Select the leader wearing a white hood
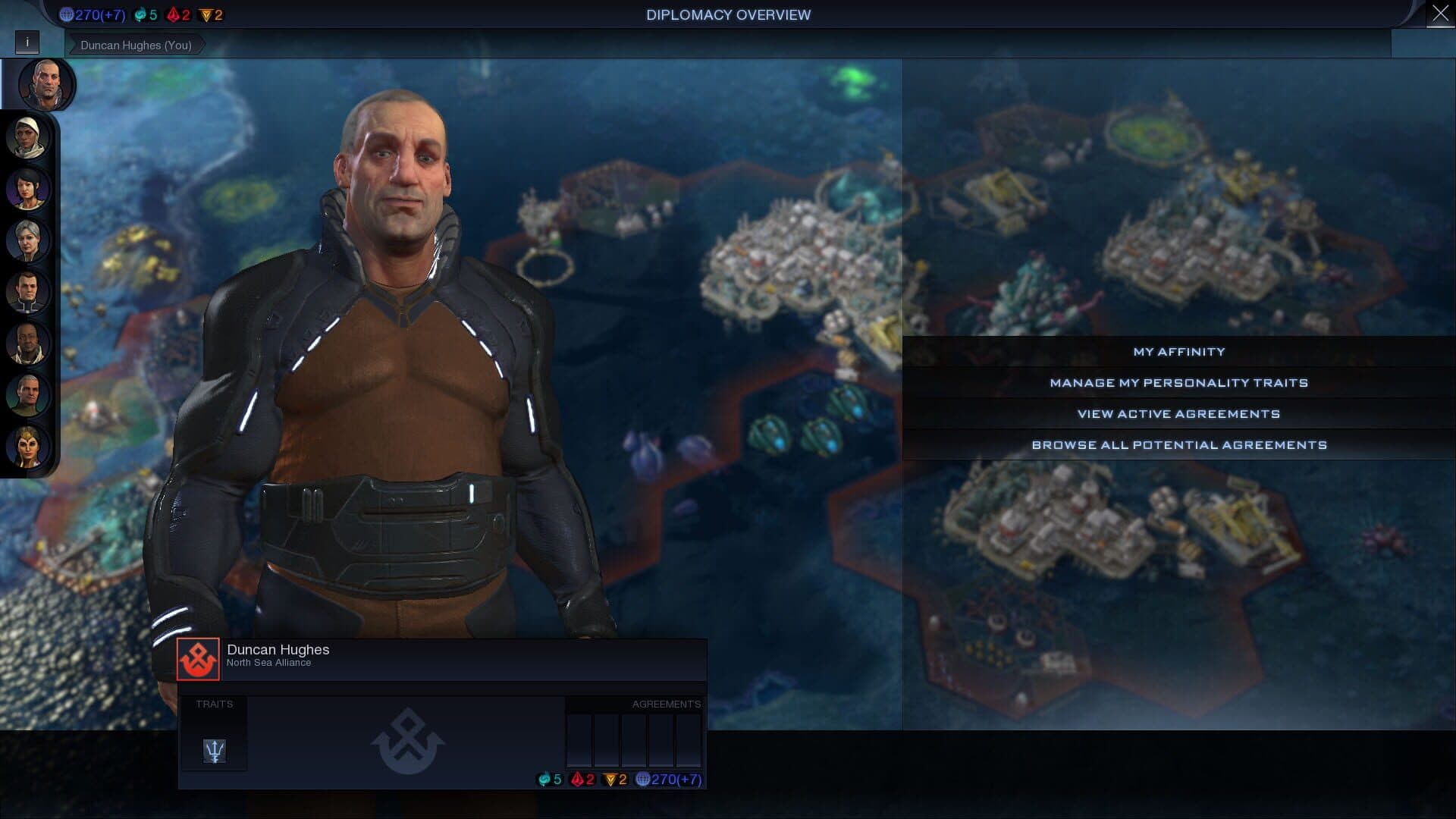 pyautogui.click(x=28, y=137)
